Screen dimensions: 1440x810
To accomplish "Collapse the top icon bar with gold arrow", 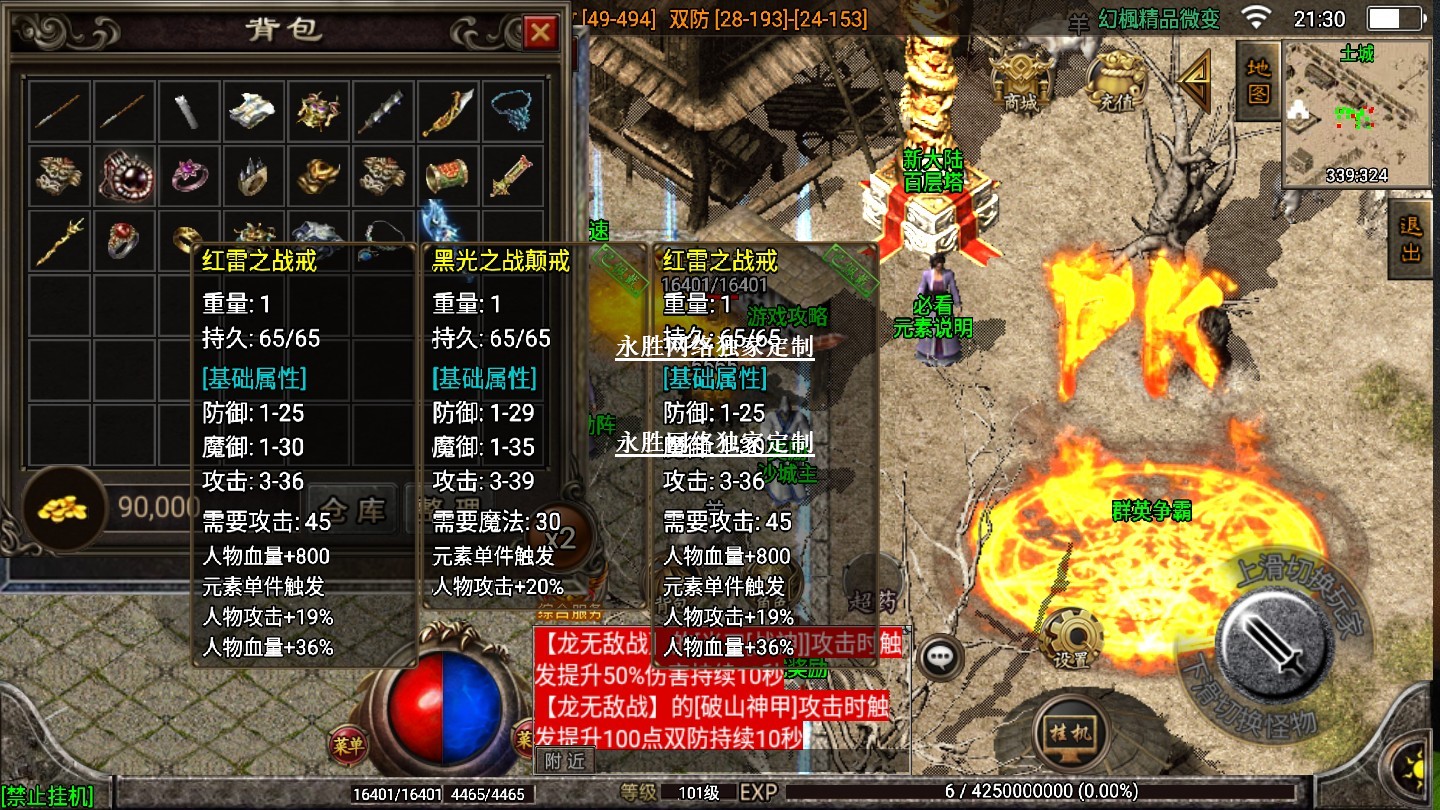I will (x=1194, y=82).
